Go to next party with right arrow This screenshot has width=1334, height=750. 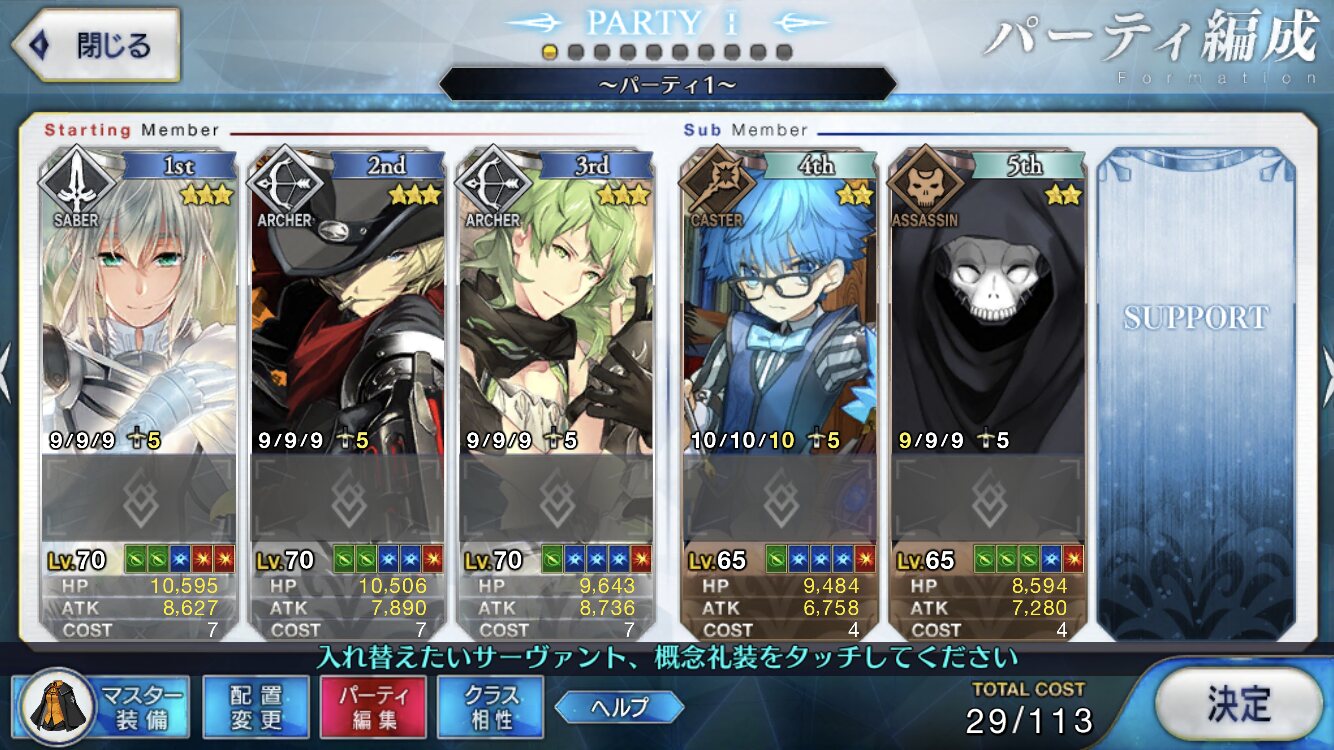[x=1326, y=362]
